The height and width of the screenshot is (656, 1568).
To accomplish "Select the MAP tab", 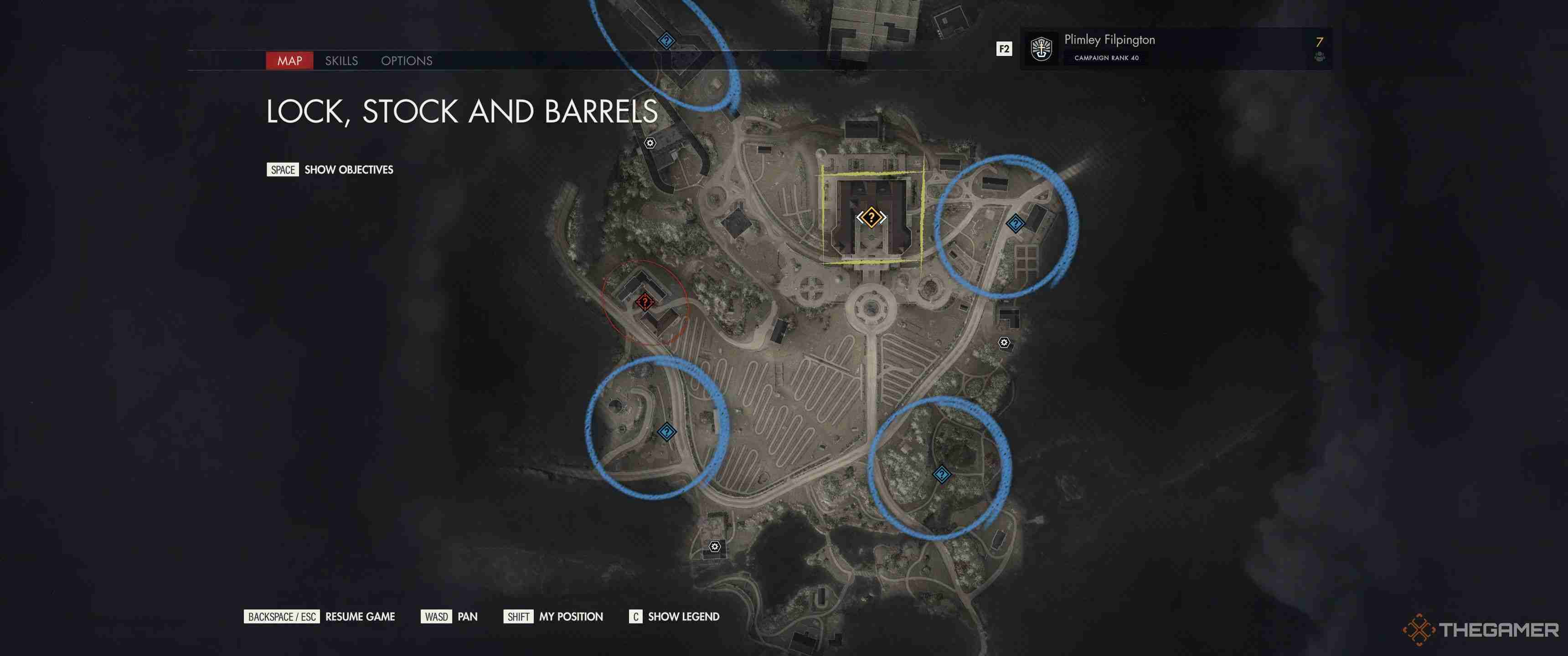I will [x=290, y=61].
